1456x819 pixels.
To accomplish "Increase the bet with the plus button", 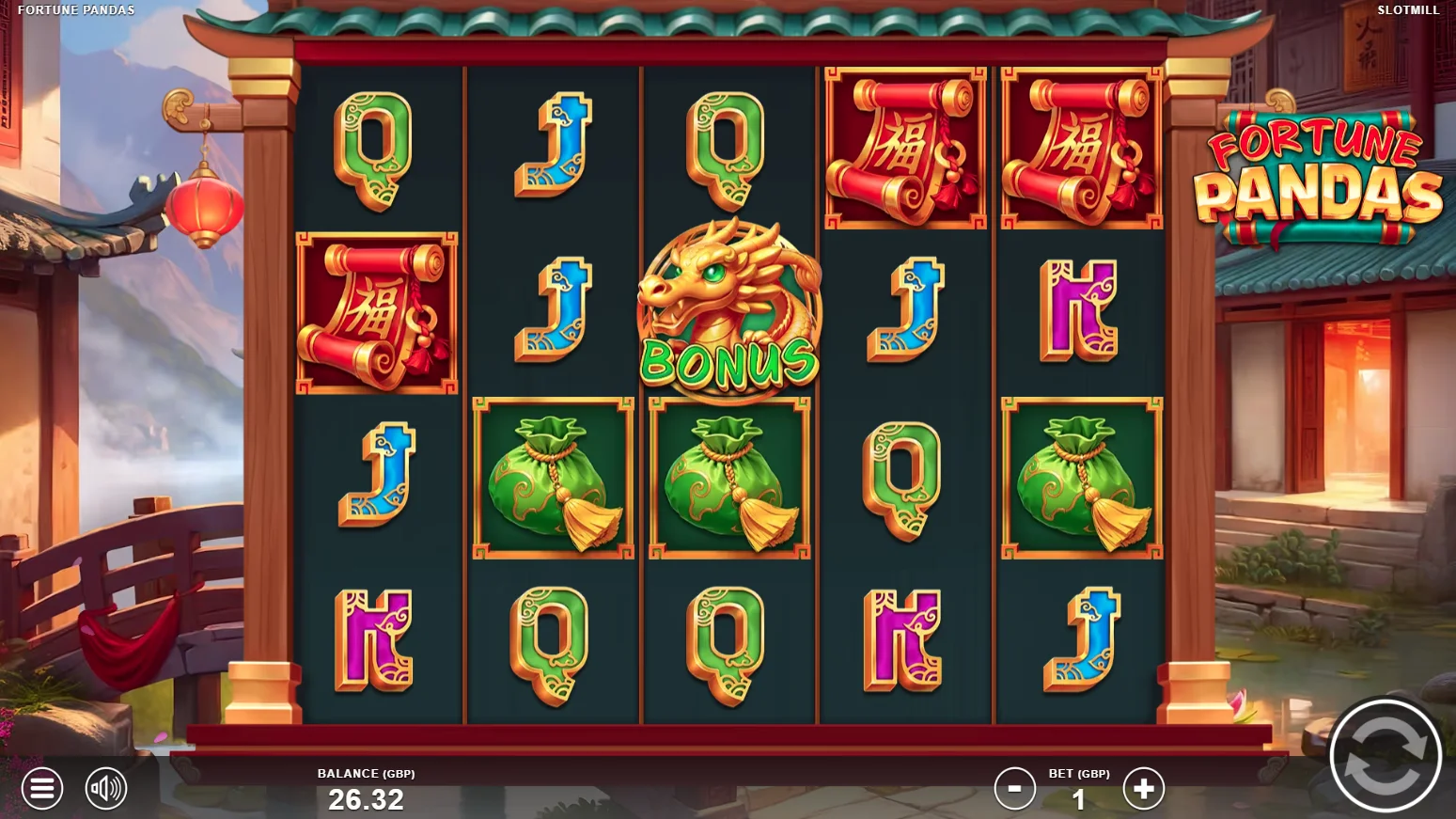I will 1144,789.
